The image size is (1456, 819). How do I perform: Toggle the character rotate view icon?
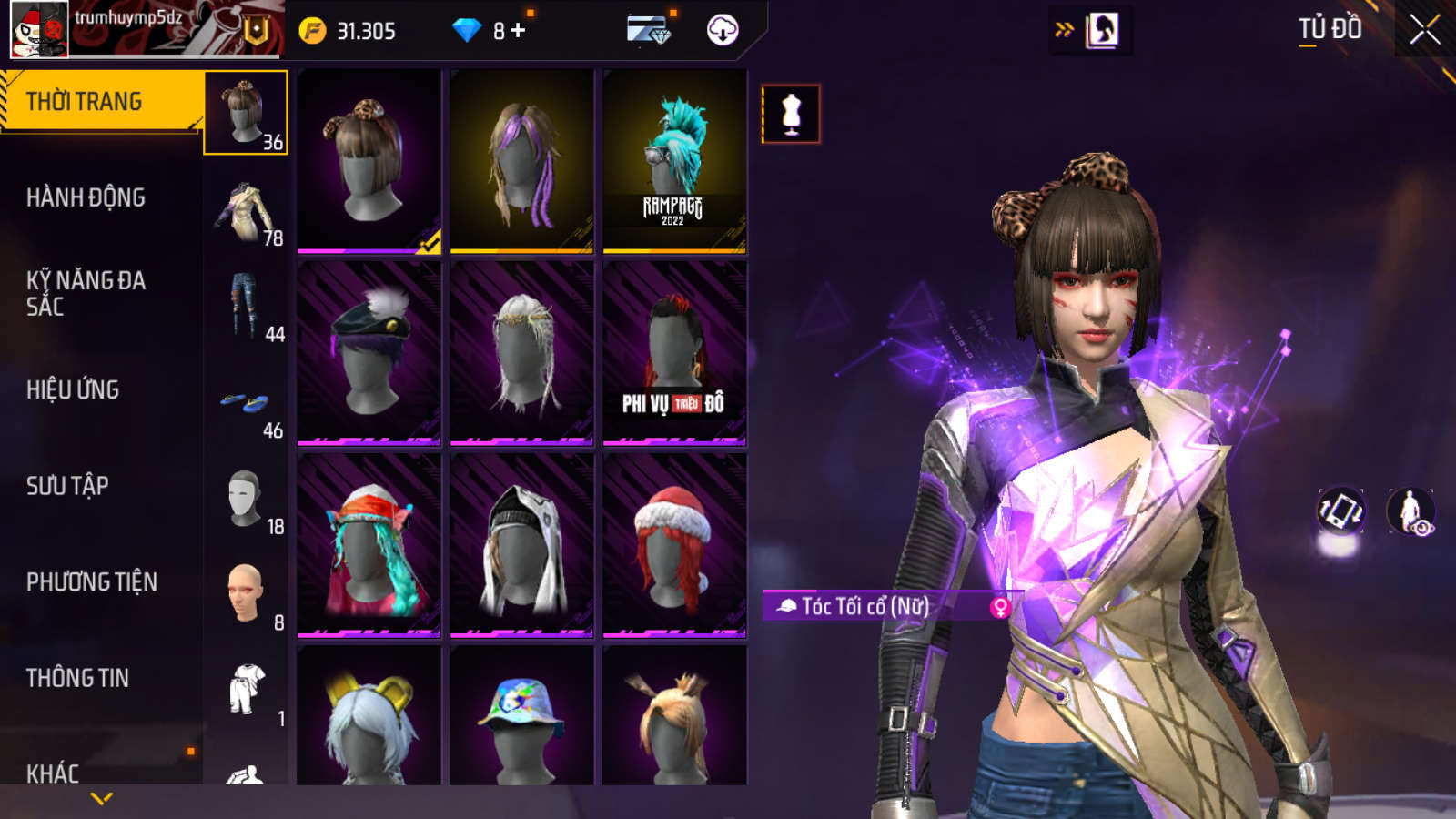1340,511
